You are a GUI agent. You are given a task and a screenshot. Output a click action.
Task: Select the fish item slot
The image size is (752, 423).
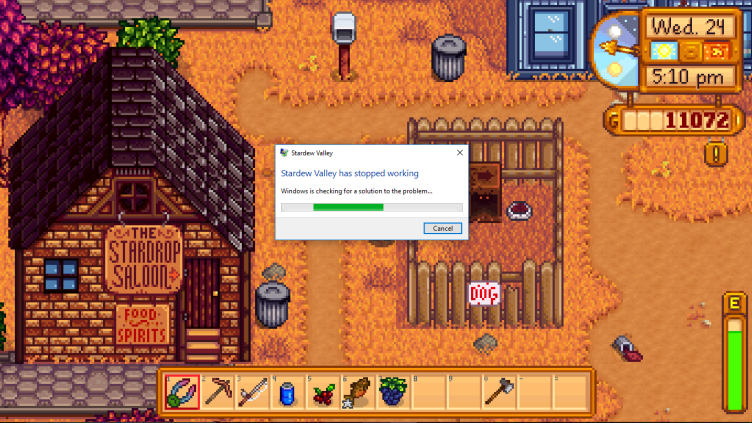coord(358,391)
